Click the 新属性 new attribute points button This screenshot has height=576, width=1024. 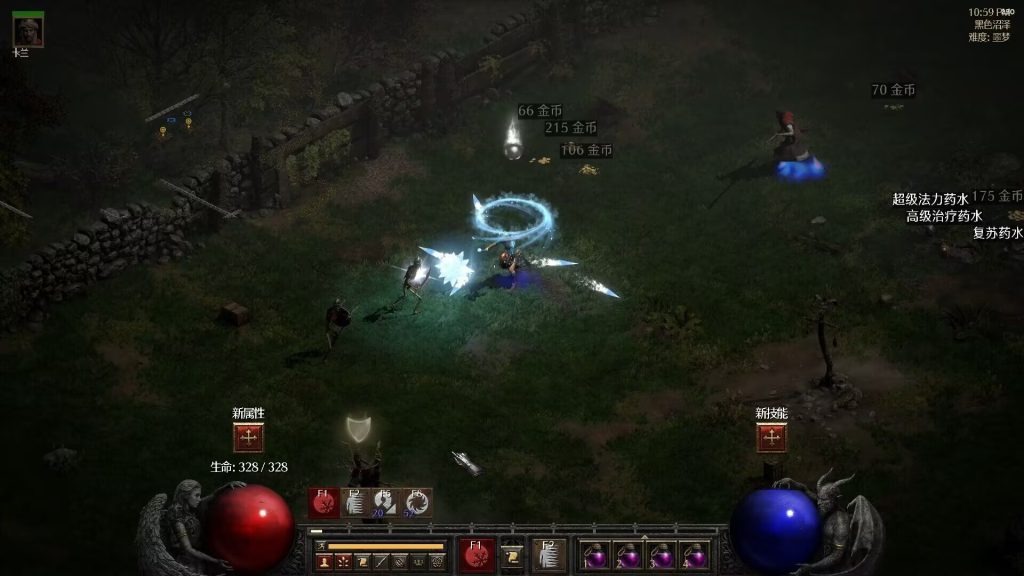(248, 437)
